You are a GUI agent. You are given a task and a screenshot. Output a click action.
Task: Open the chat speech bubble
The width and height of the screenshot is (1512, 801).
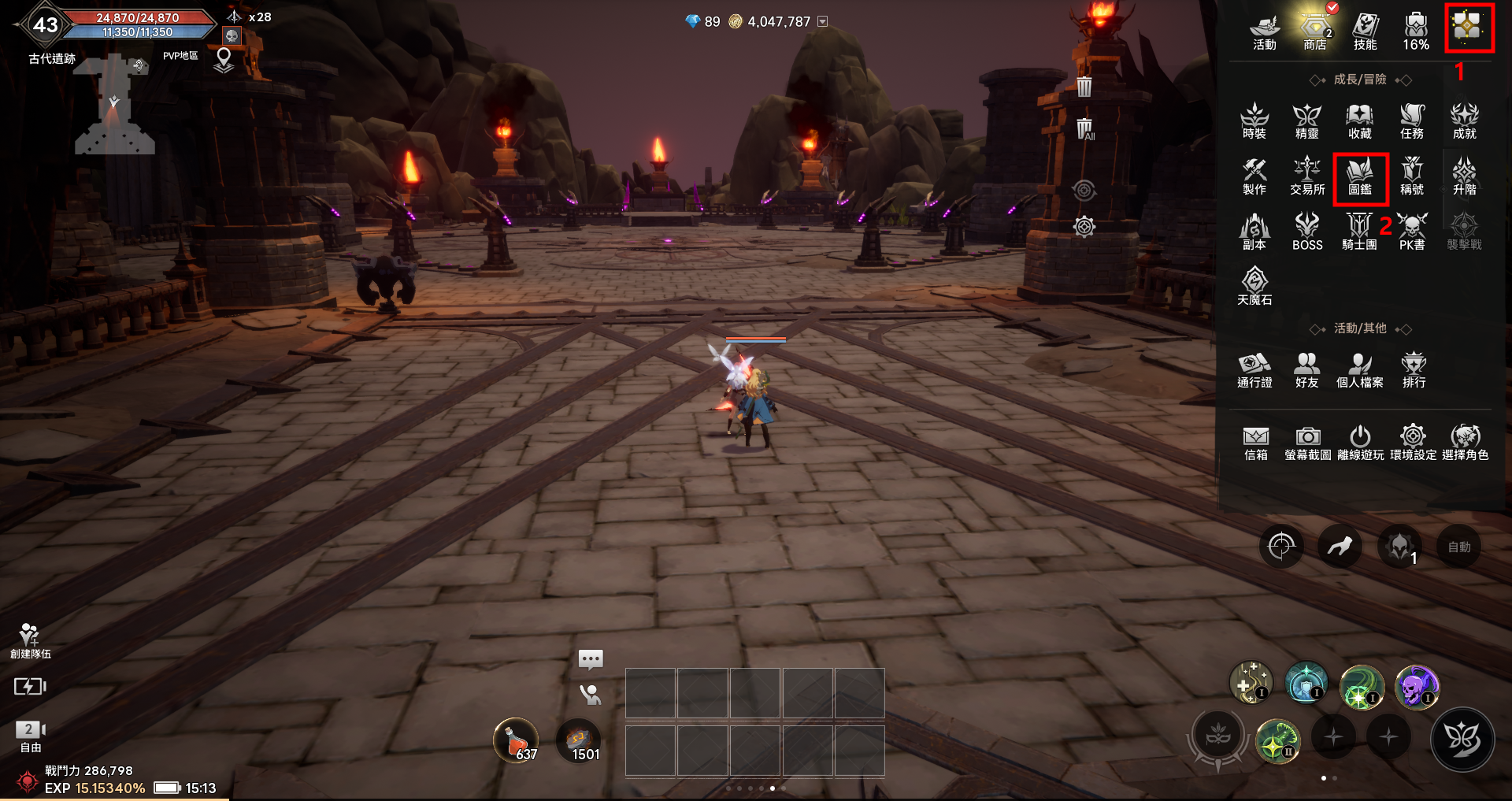point(591,658)
